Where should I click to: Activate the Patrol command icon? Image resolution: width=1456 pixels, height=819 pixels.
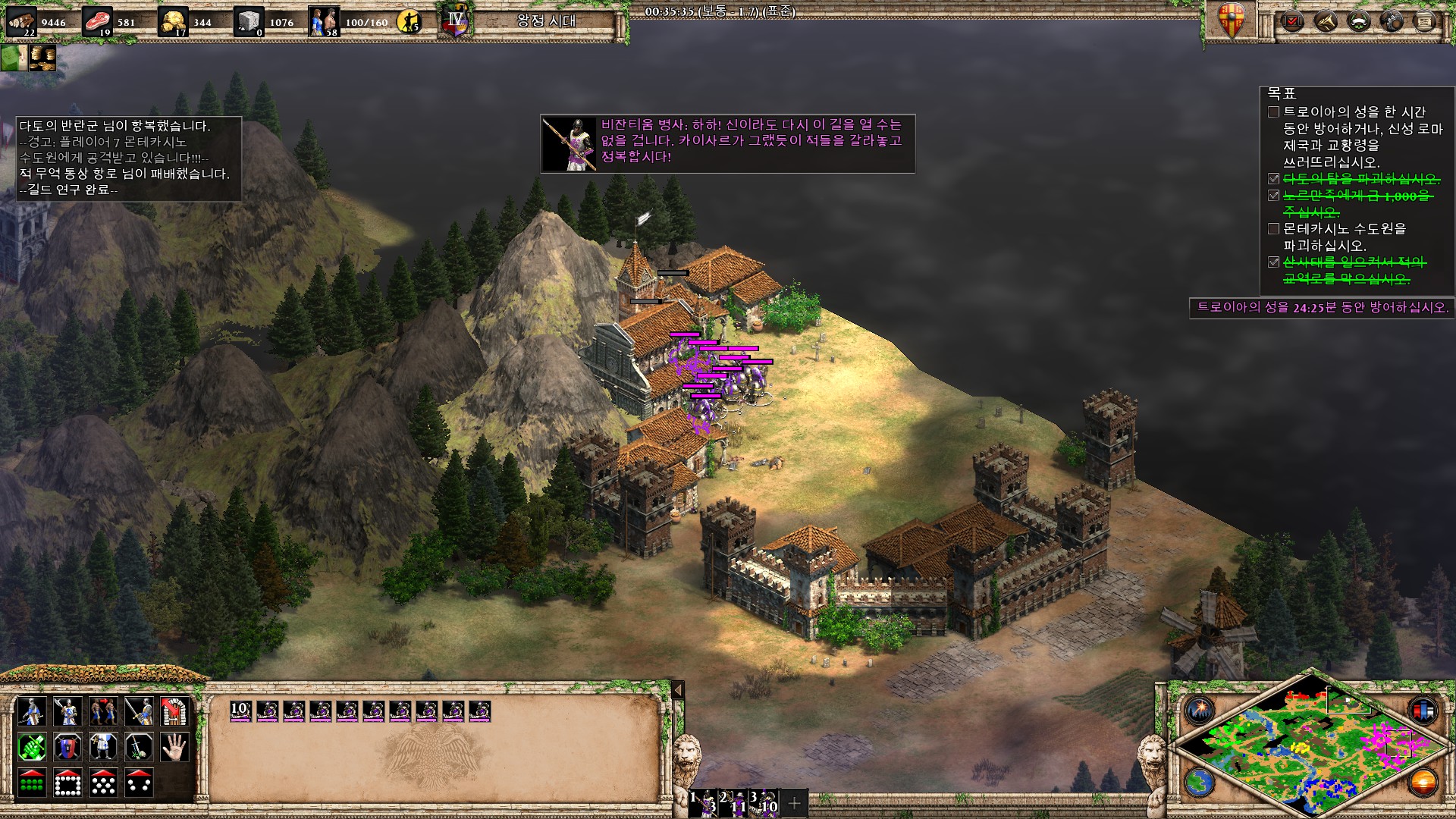[31, 711]
